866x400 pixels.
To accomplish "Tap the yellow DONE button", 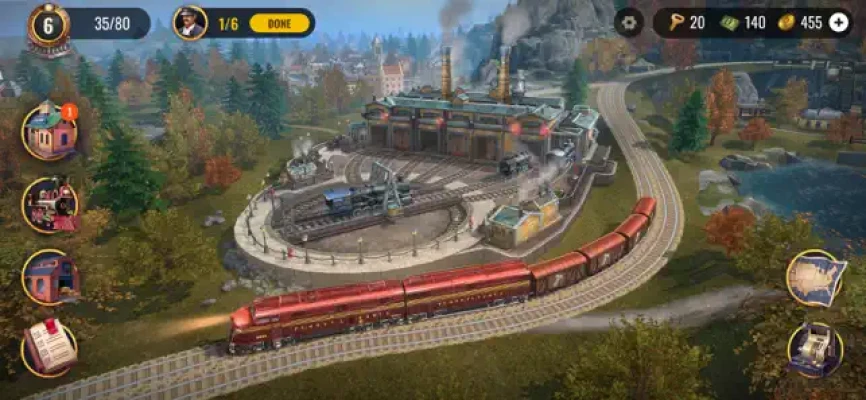I will (x=278, y=22).
